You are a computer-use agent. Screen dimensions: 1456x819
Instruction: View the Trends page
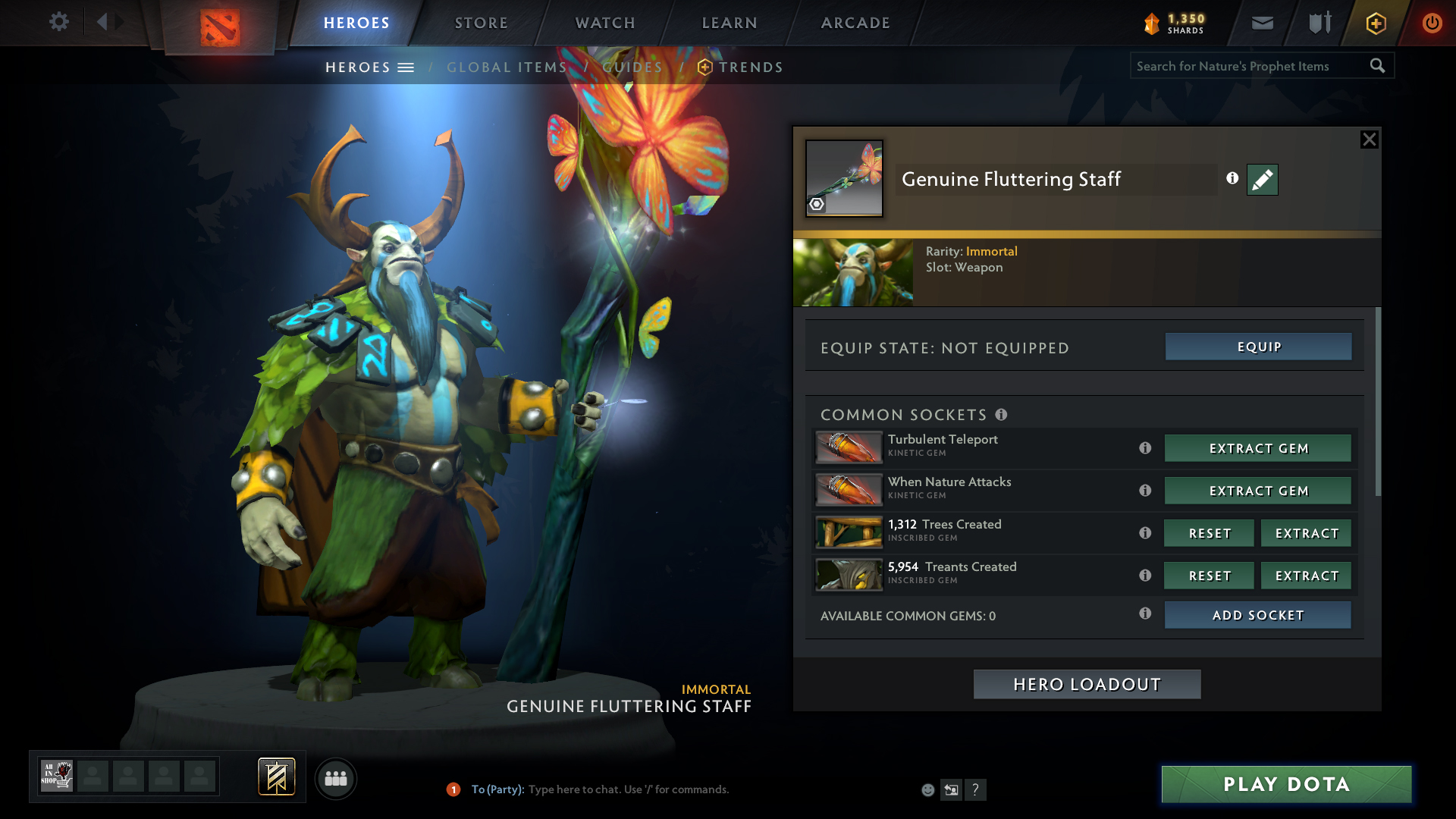tap(750, 67)
